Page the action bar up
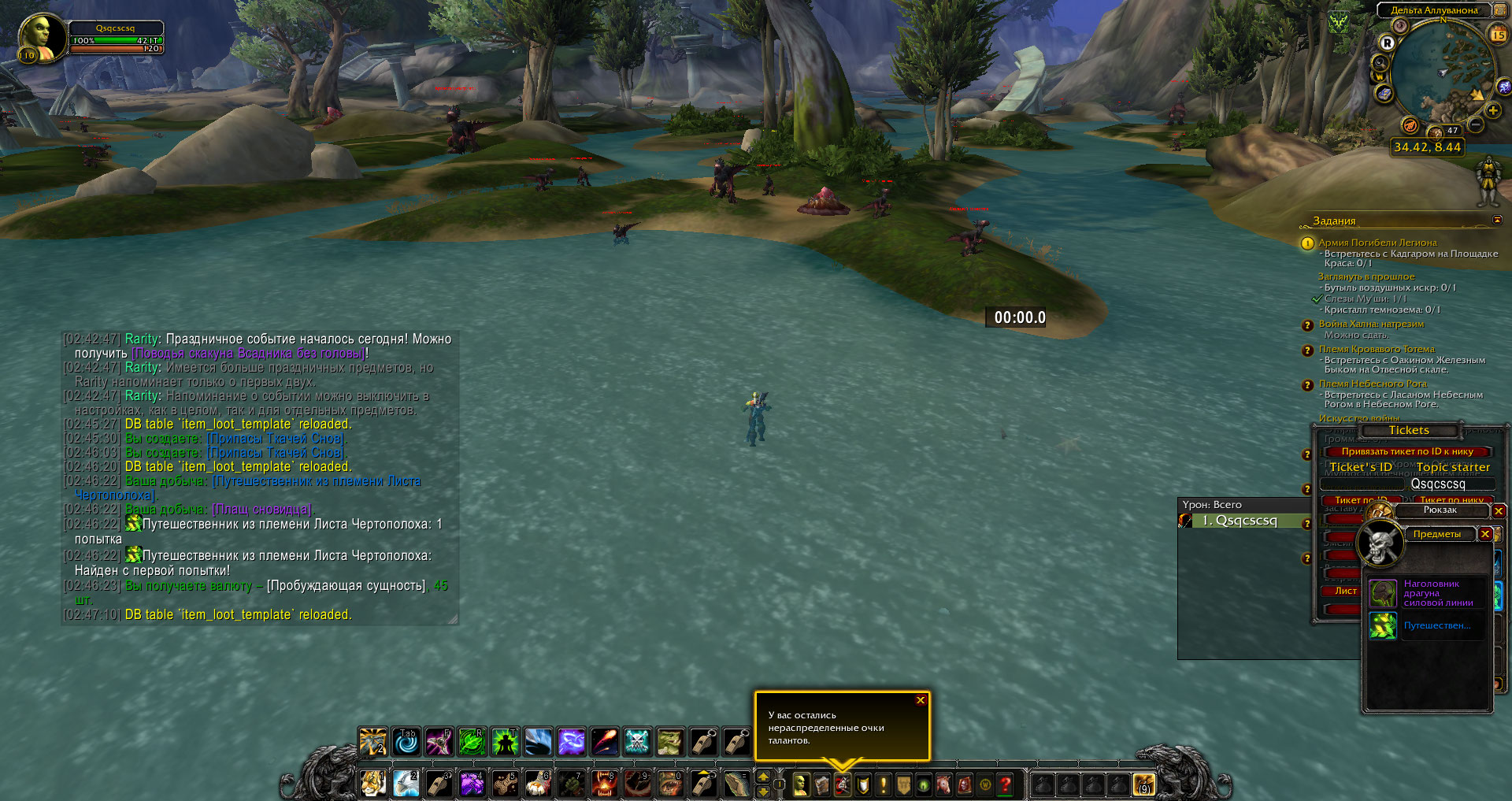Image resolution: width=1512 pixels, height=801 pixels. click(x=763, y=777)
